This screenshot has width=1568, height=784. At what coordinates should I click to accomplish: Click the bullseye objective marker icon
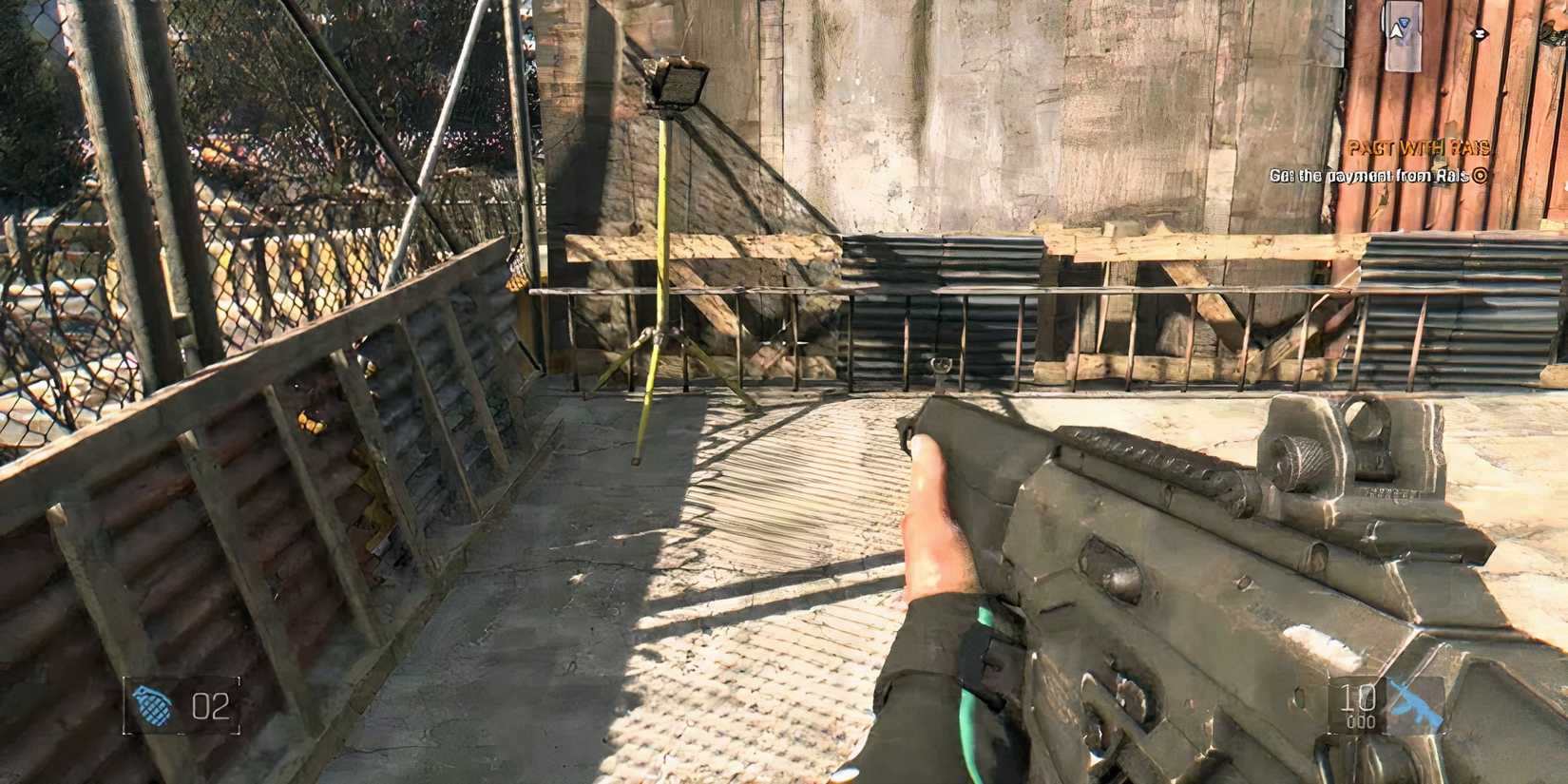point(1479,174)
